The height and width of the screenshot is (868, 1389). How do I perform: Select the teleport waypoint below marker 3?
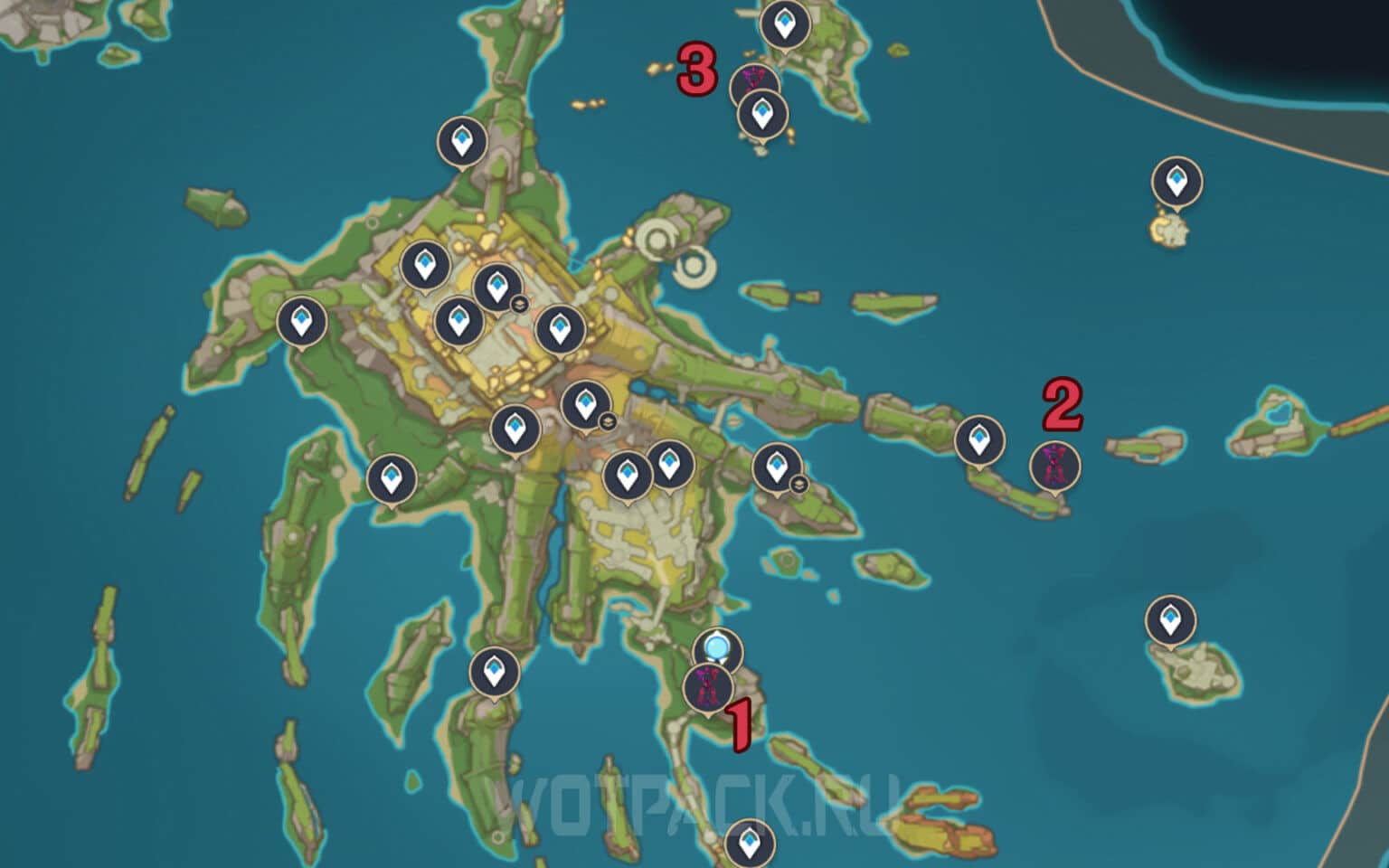tap(764, 113)
